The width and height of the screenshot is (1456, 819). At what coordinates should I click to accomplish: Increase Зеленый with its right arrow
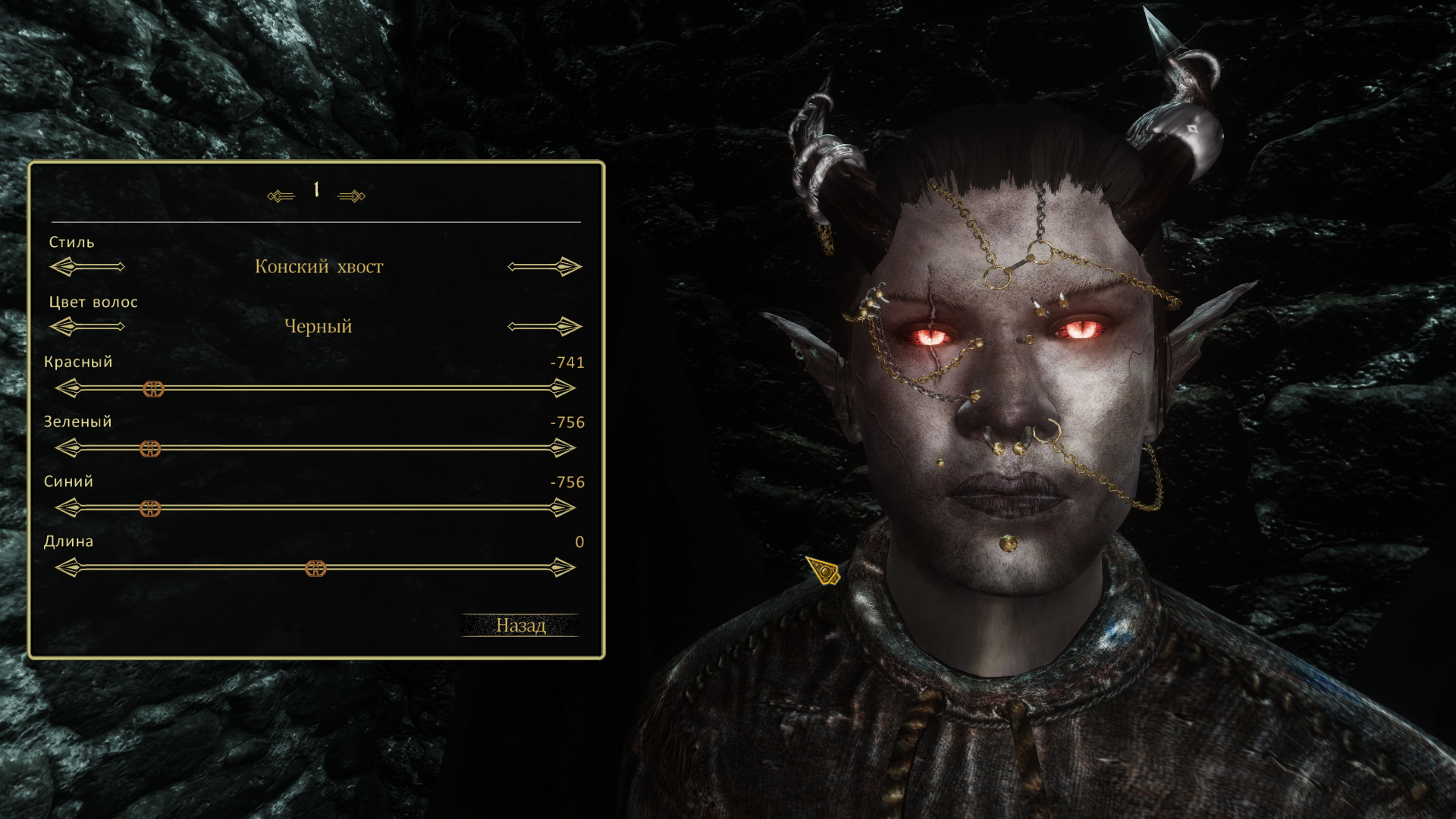[x=562, y=449]
